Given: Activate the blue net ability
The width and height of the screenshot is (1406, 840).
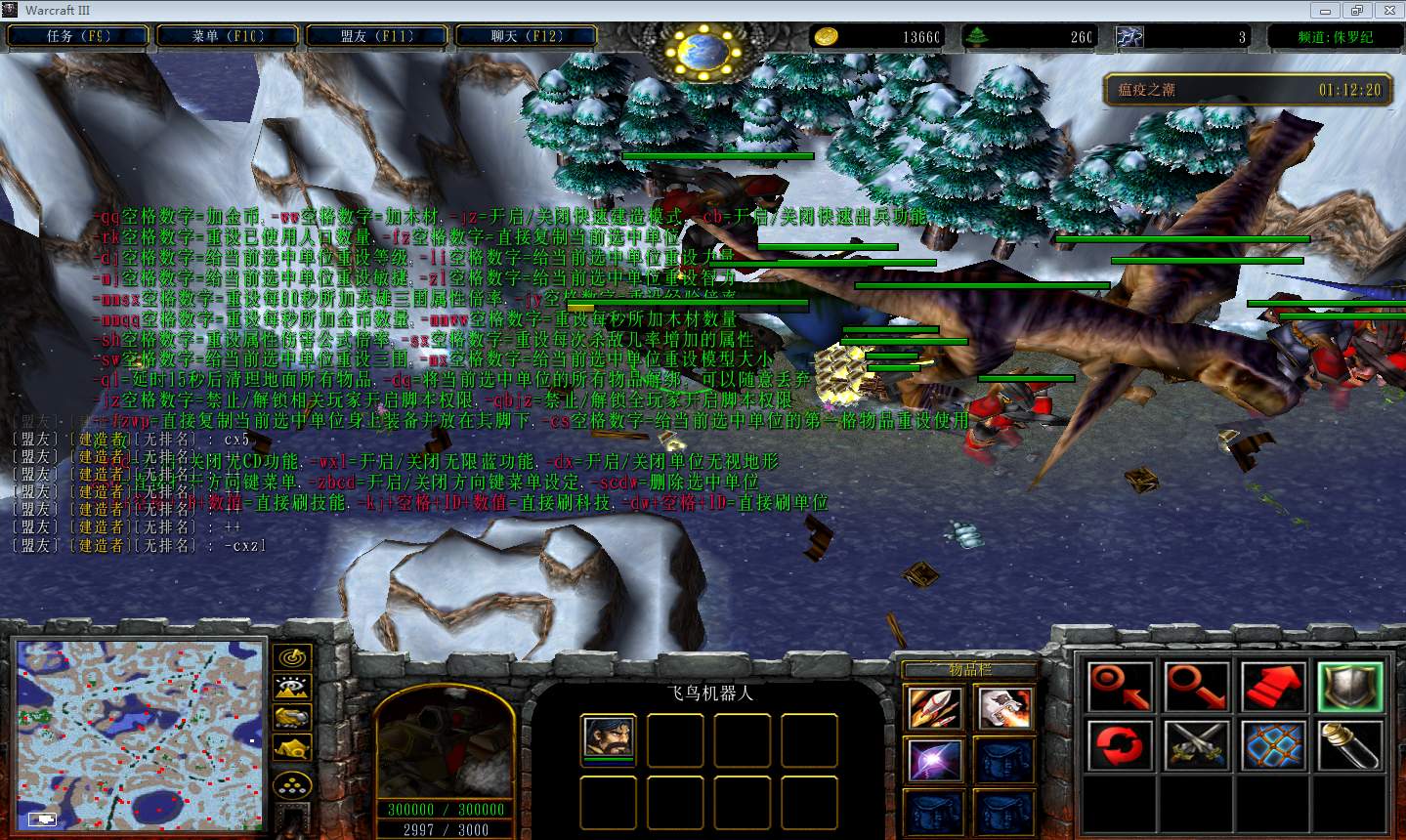Looking at the screenshot, I should [1274, 746].
